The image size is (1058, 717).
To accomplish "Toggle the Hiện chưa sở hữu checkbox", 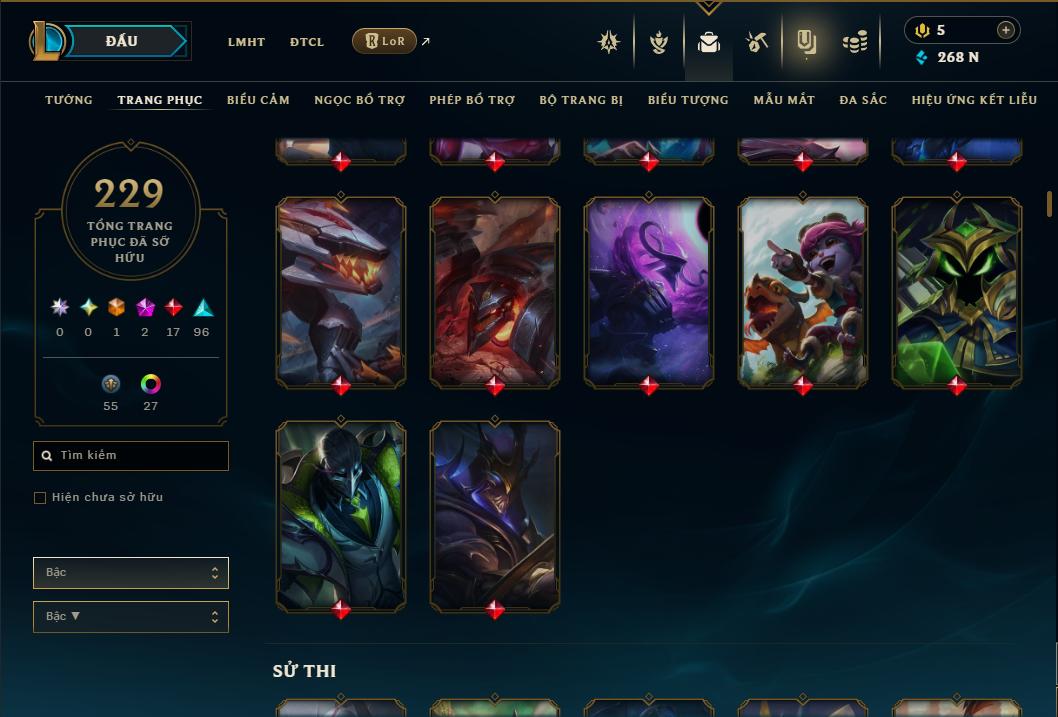I will click(x=40, y=498).
